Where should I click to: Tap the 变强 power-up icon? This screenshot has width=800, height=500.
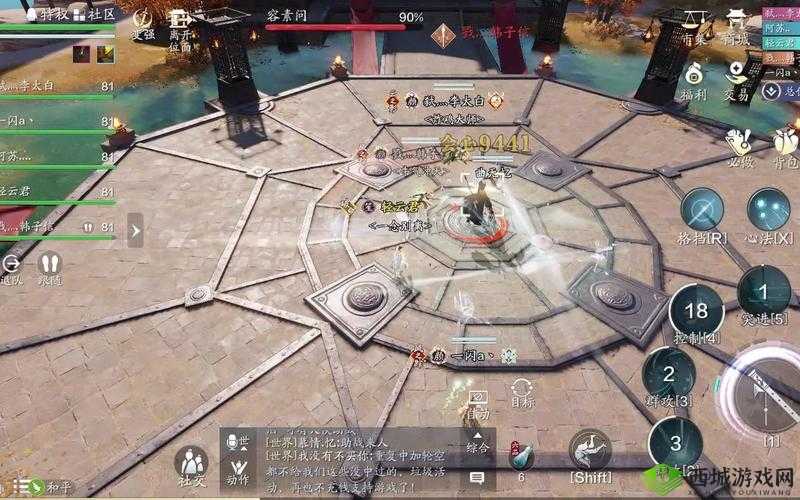point(144,24)
